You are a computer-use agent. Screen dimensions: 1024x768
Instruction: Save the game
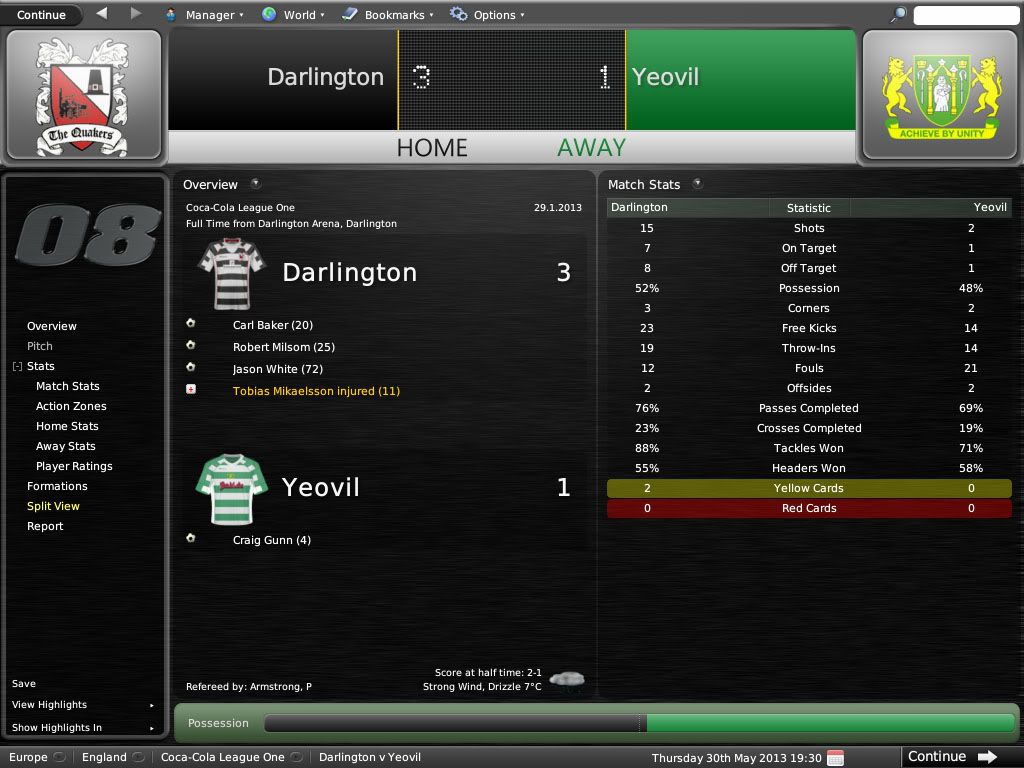(24, 684)
